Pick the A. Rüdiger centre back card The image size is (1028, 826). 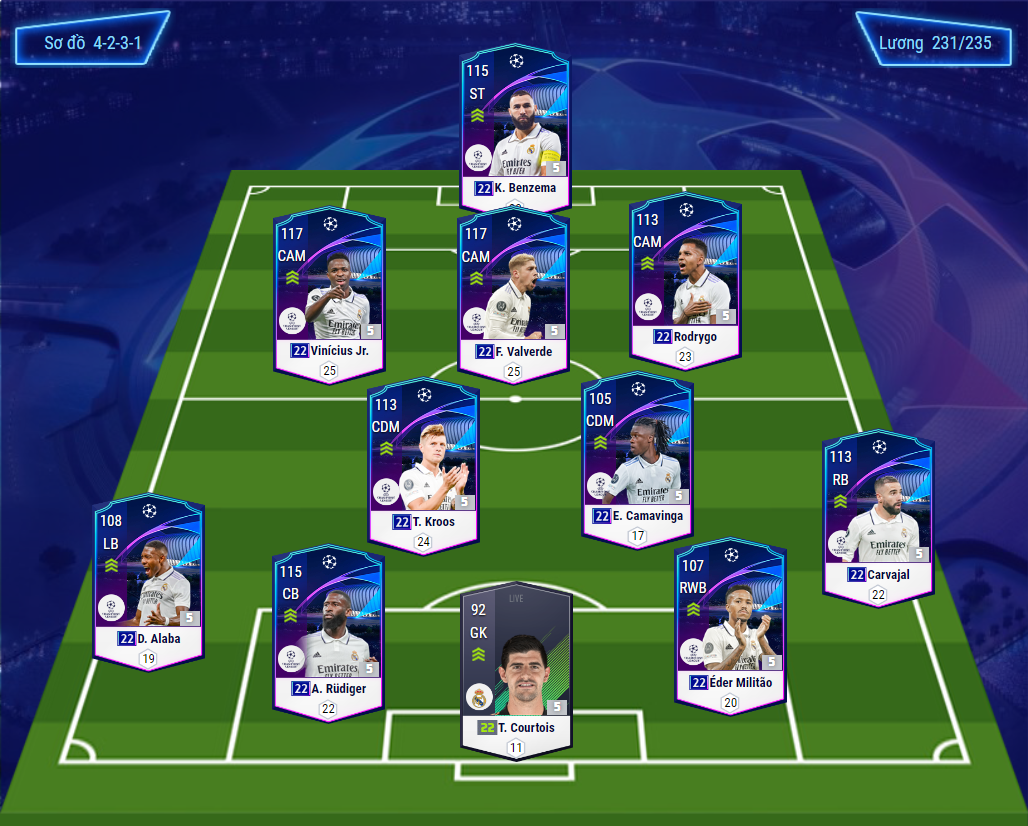(328, 628)
